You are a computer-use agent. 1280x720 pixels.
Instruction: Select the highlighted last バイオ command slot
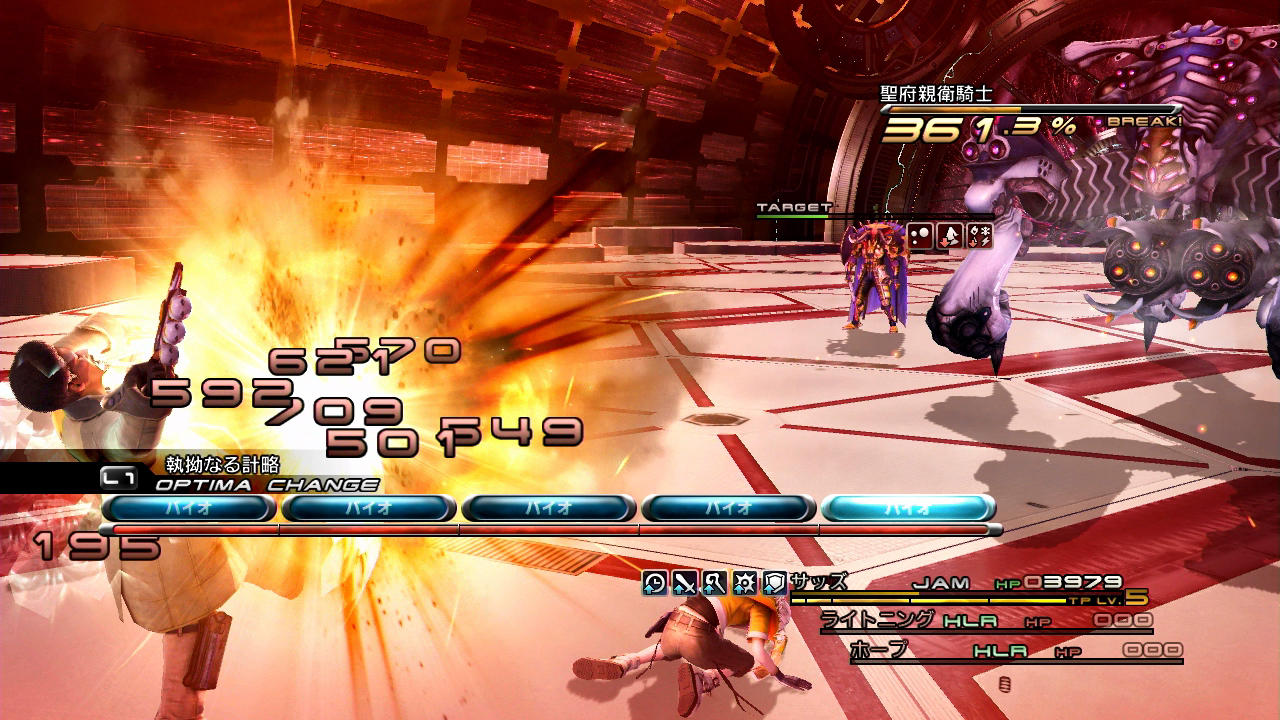pyautogui.click(x=908, y=508)
